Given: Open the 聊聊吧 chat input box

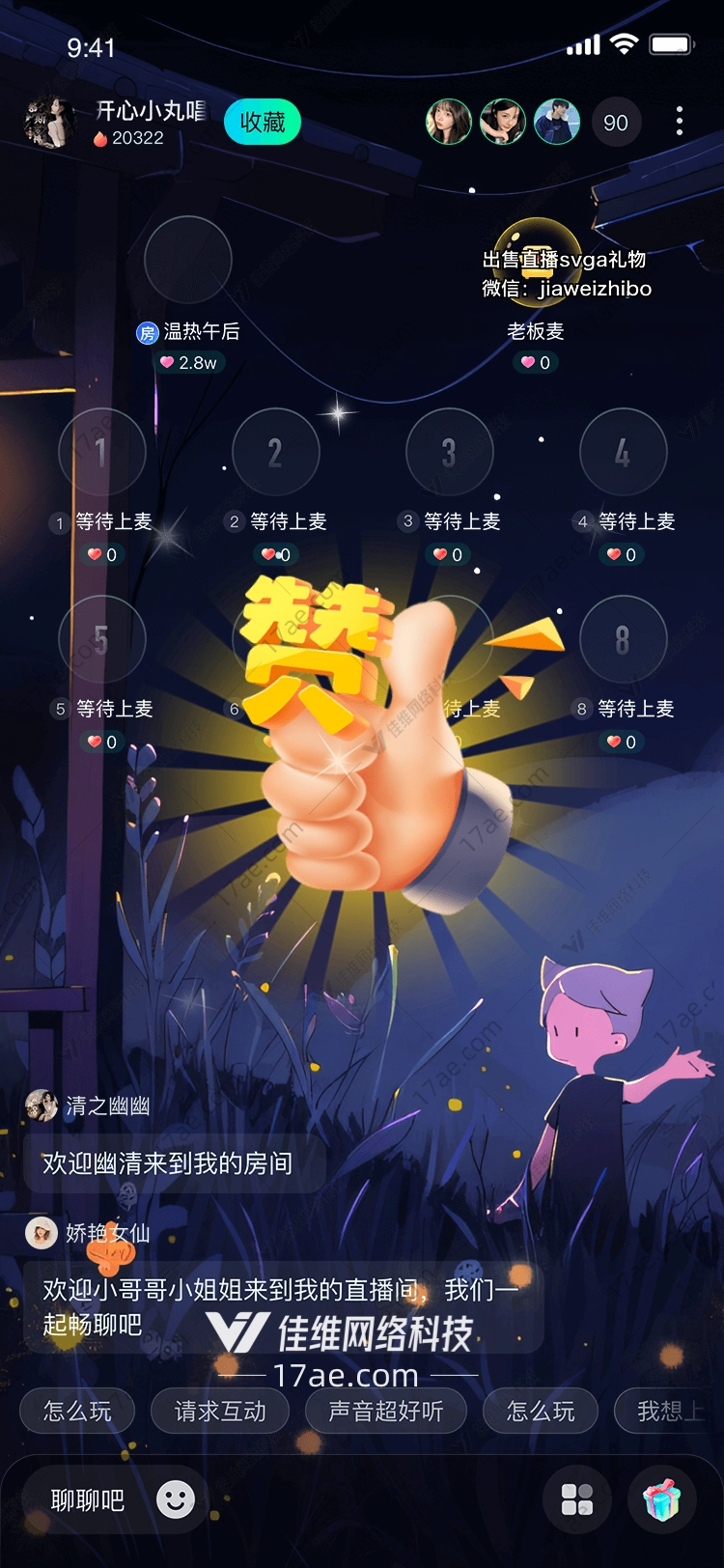Looking at the screenshot, I should coord(88,1500).
